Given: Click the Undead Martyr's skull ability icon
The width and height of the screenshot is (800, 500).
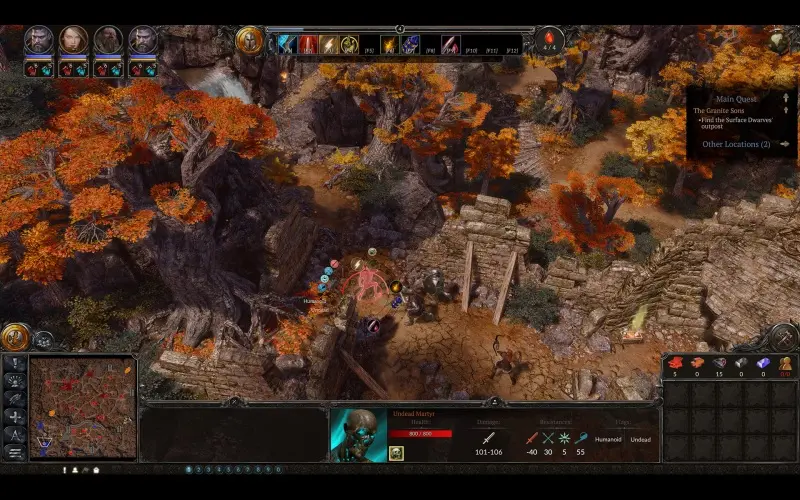Looking at the screenshot, I should click(396, 453).
